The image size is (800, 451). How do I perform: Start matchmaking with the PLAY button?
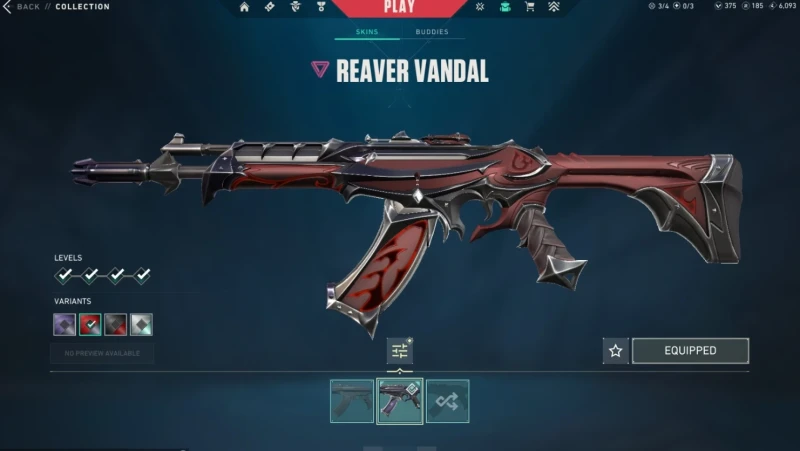399,8
